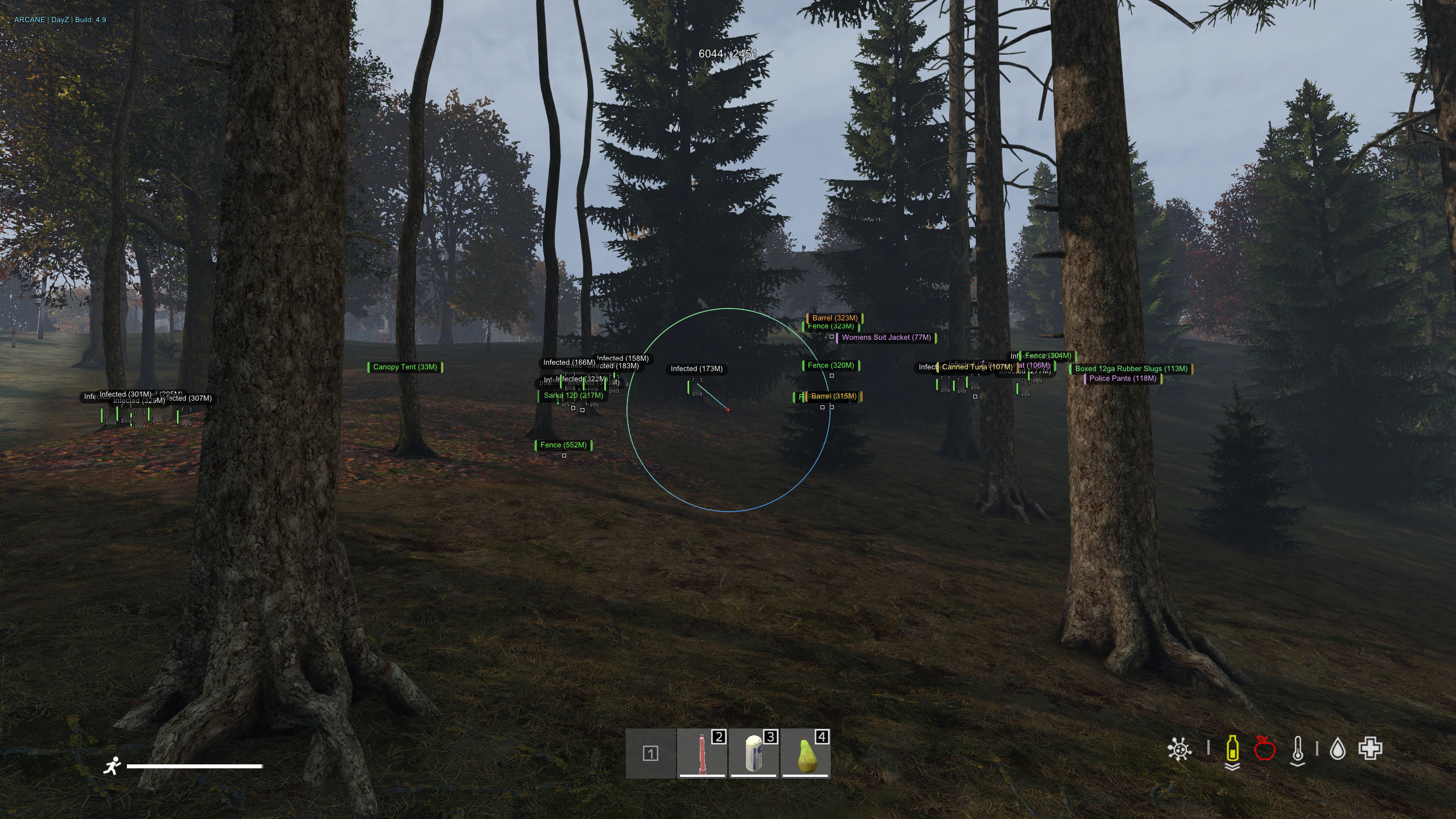The height and width of the screenshot is (819, 1456).
Task: Click the blood drop status icon
Action: [x=1337, y=749]
